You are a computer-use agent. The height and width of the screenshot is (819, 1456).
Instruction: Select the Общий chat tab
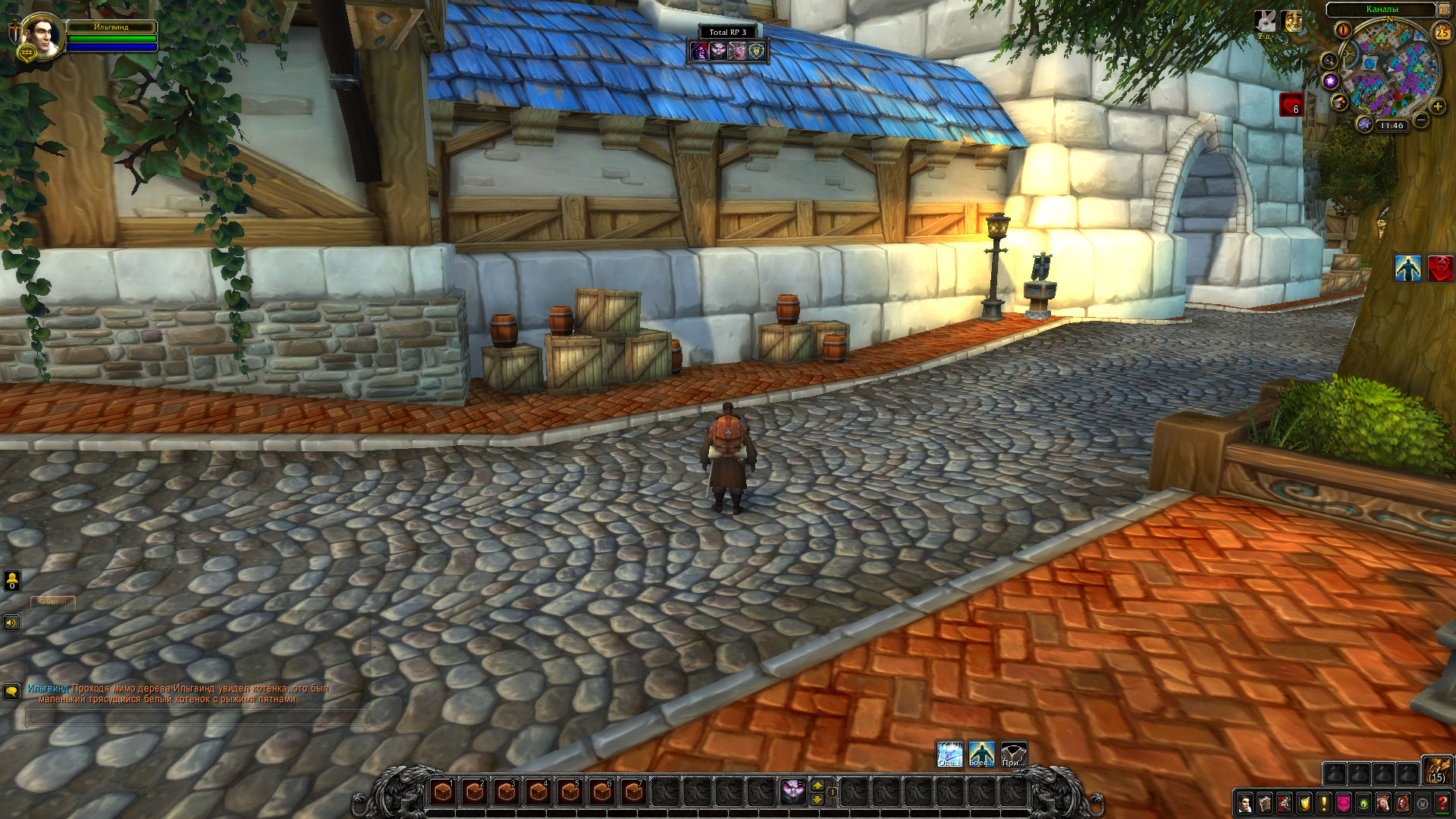point(53,602)
